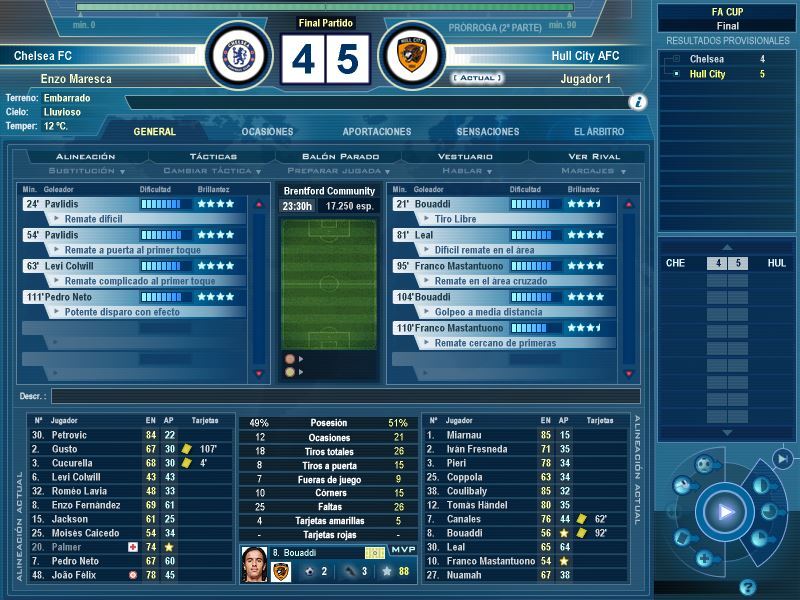Select the General tab
Screen dimensions: 800x600
(x=154, y=132)
